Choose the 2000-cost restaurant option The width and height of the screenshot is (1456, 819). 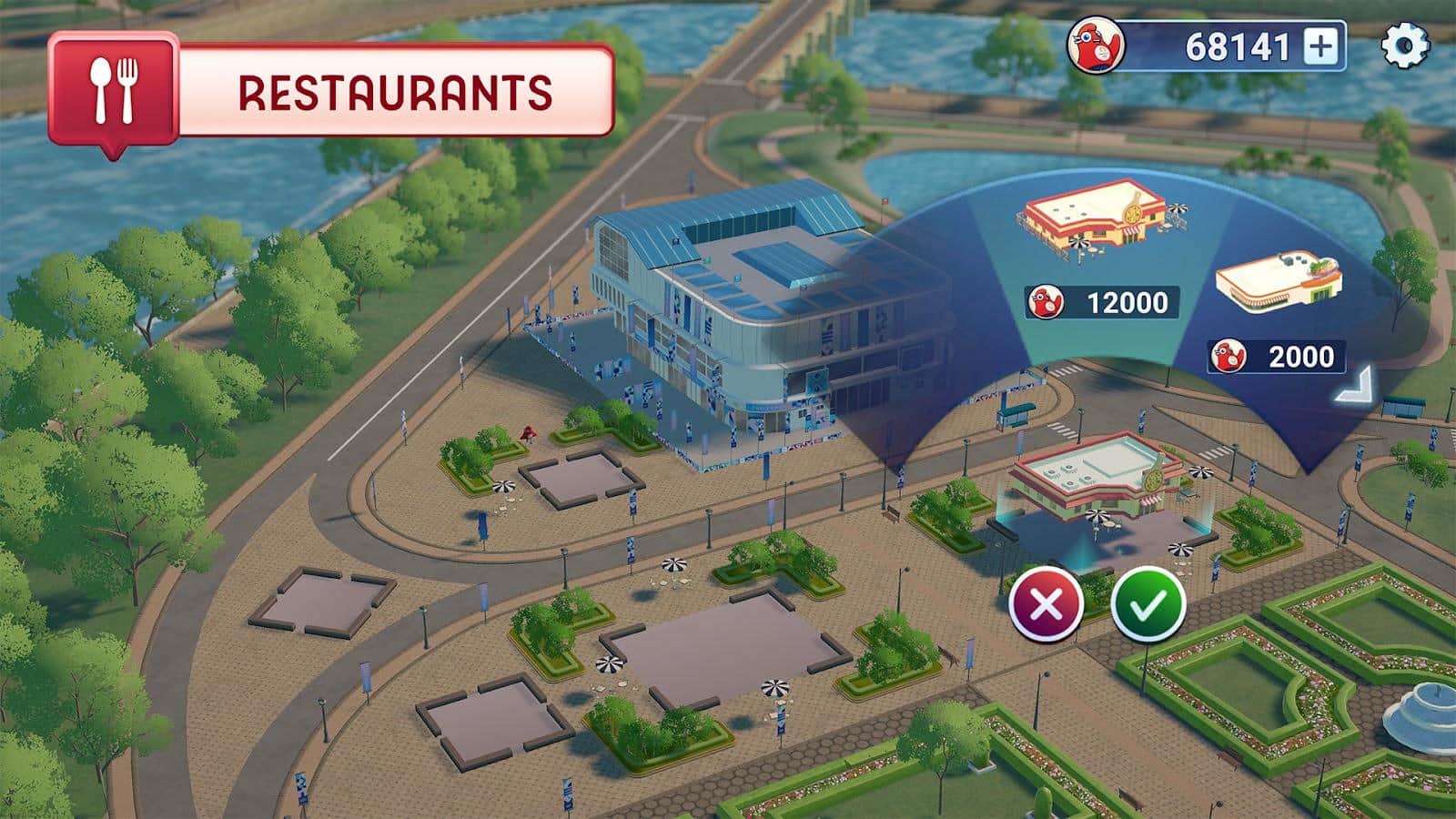click(x=1279, y=280)
